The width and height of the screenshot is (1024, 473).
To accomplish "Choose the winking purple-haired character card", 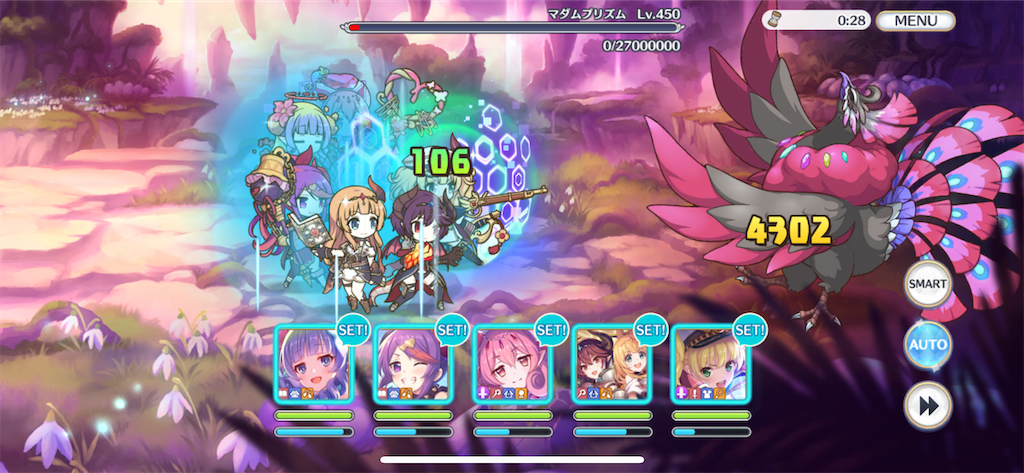I will coord(413,364).
